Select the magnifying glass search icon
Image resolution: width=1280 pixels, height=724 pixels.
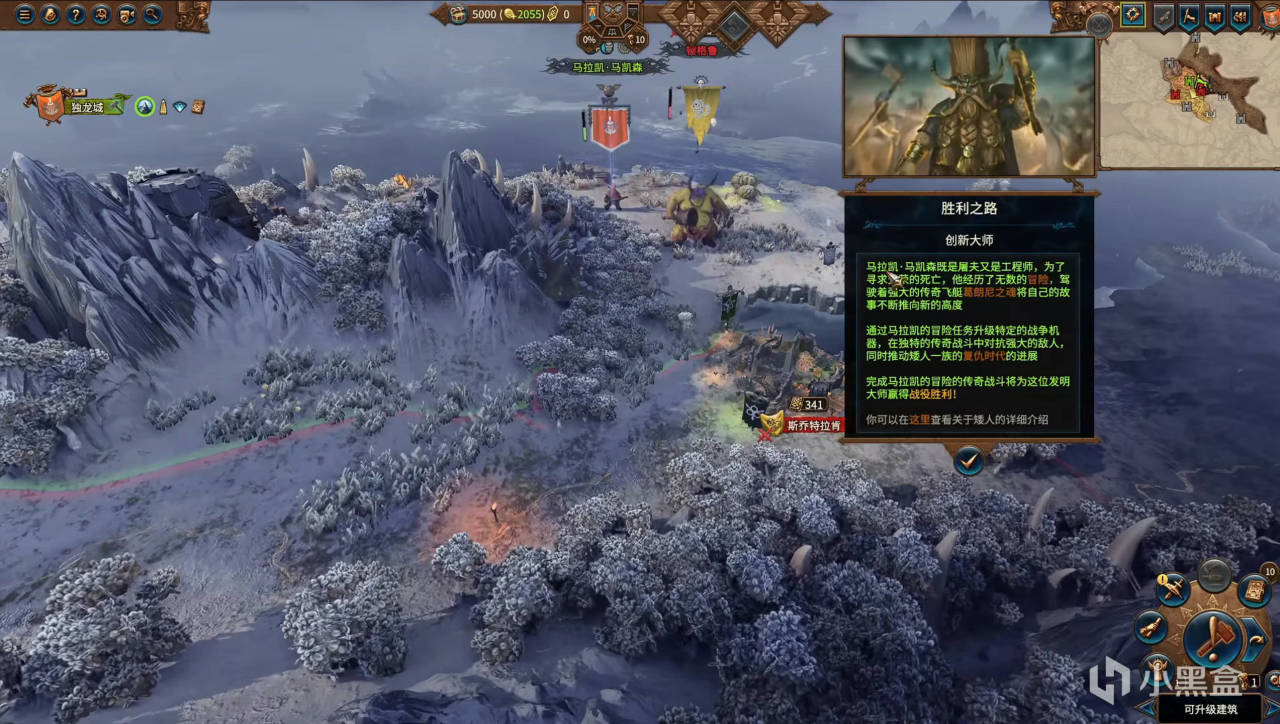point(152,15)
